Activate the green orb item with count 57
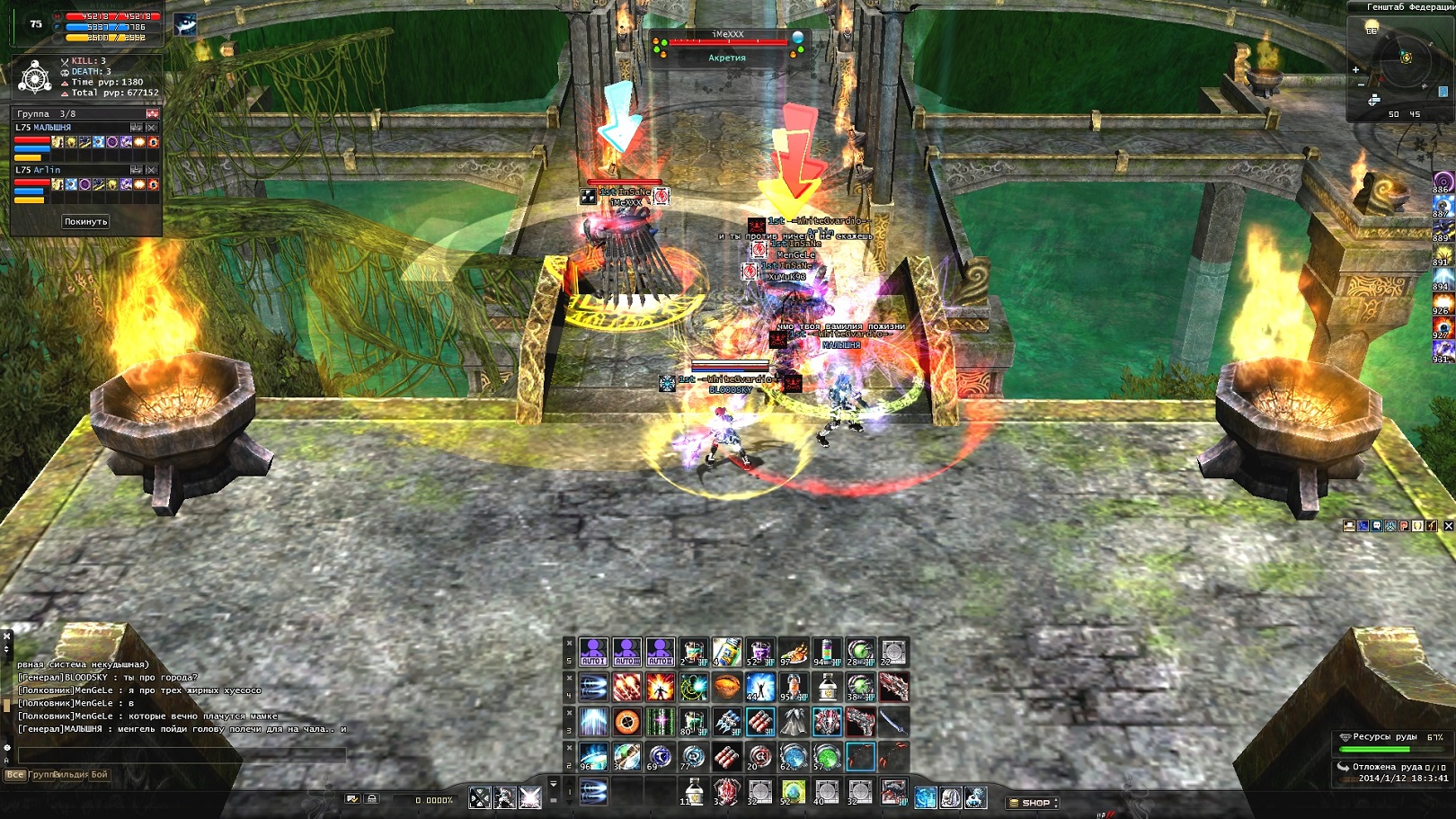 (x=826, y=756)
